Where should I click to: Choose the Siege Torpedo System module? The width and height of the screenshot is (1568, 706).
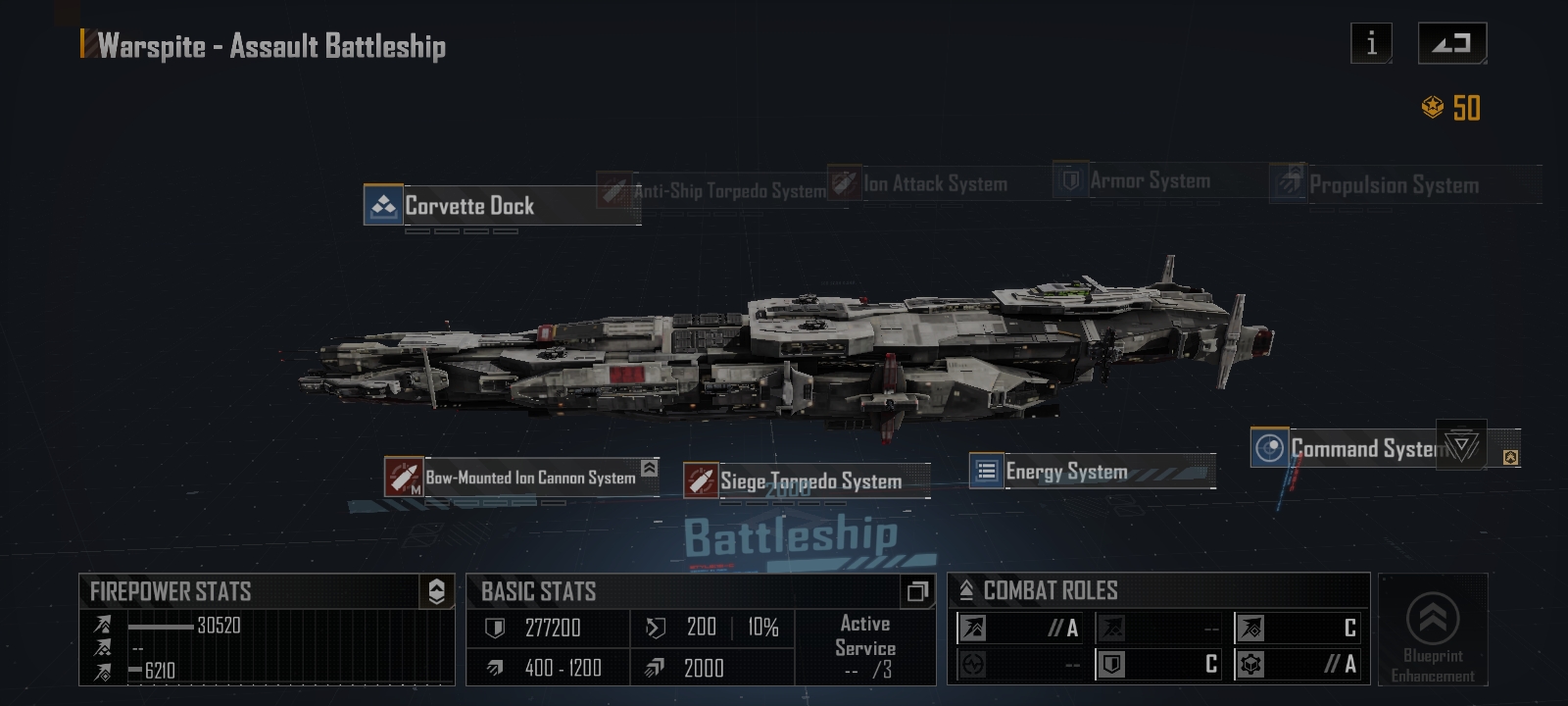tap(809, 480)
